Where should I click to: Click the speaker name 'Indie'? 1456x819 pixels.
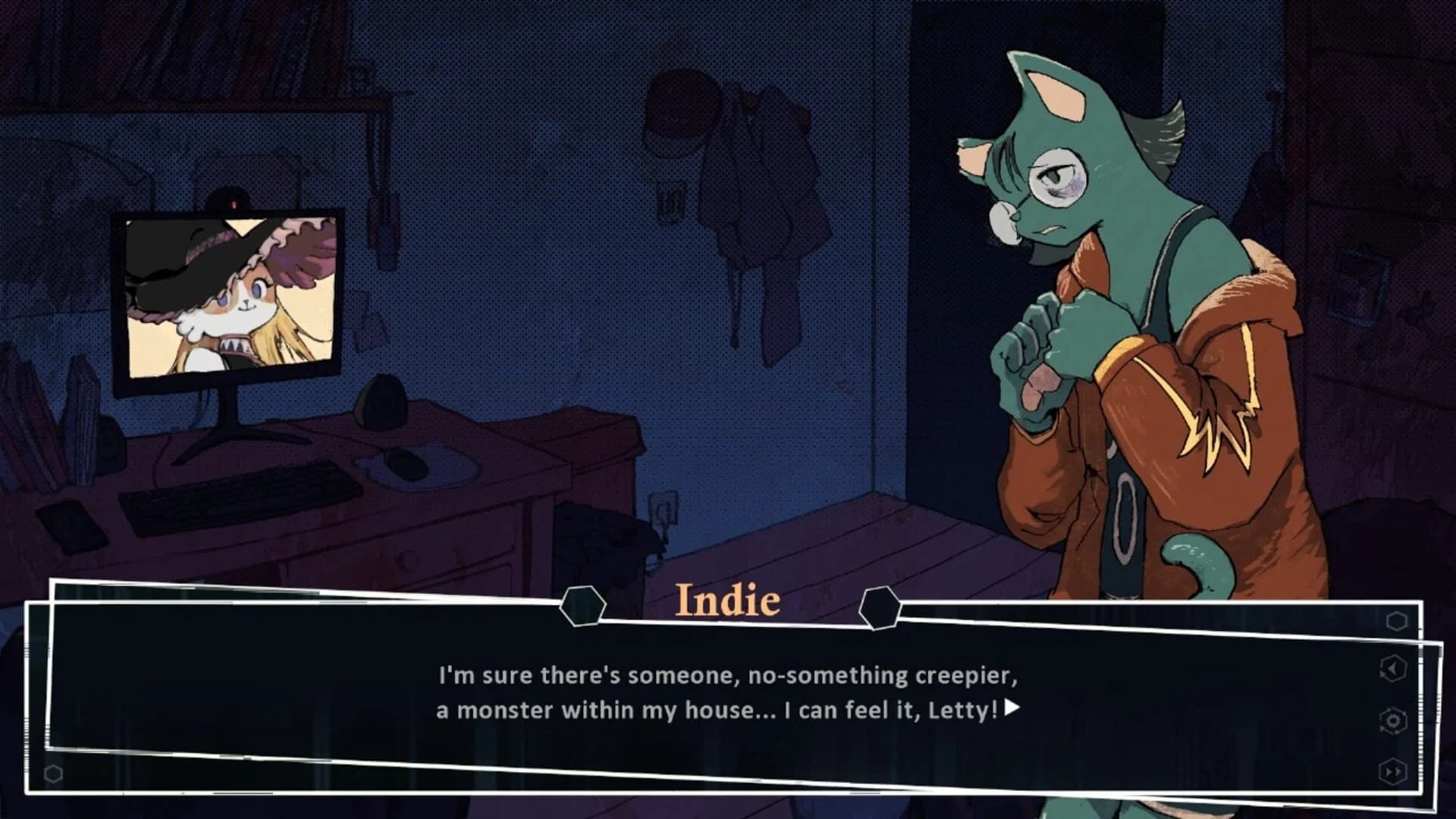click(726, 601)
